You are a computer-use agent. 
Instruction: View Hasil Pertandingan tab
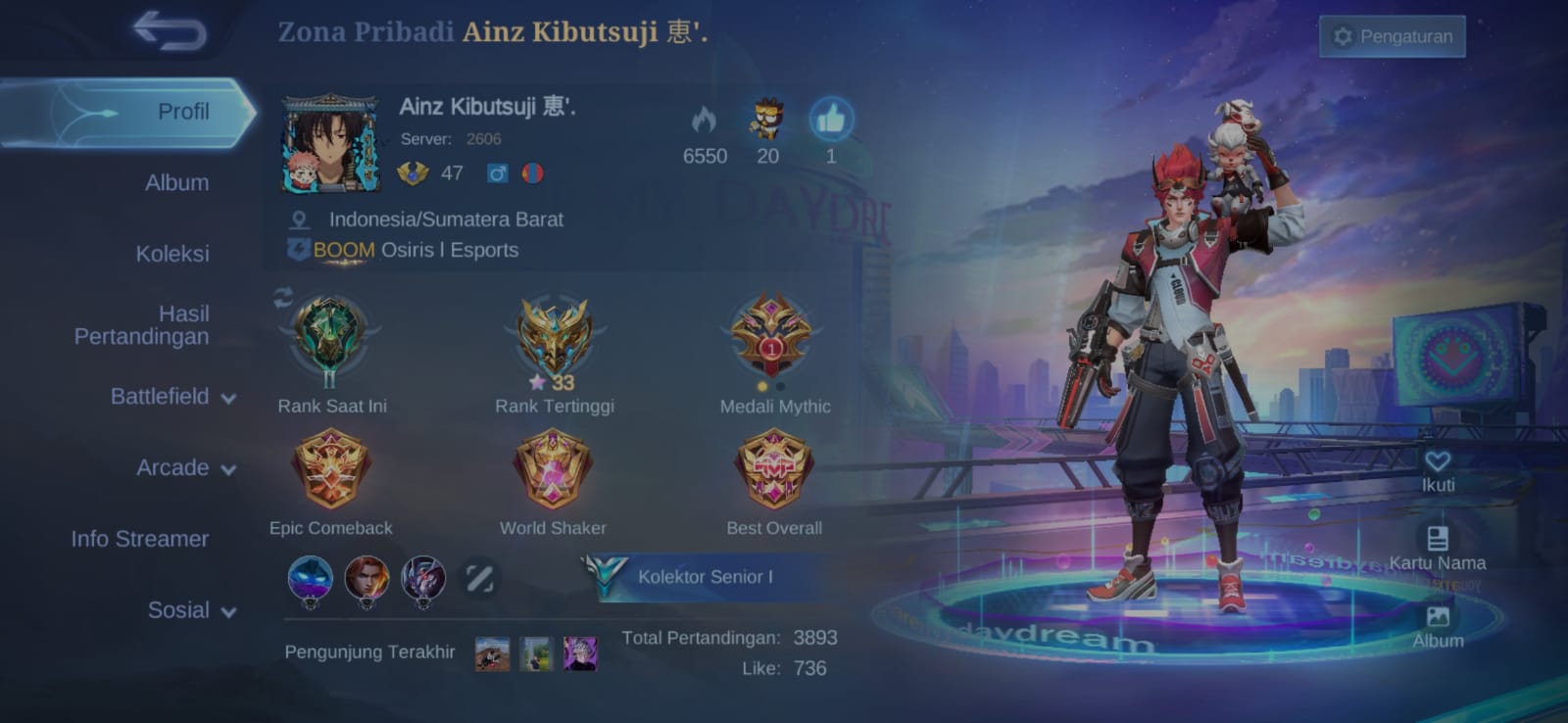tap(142, 325)
